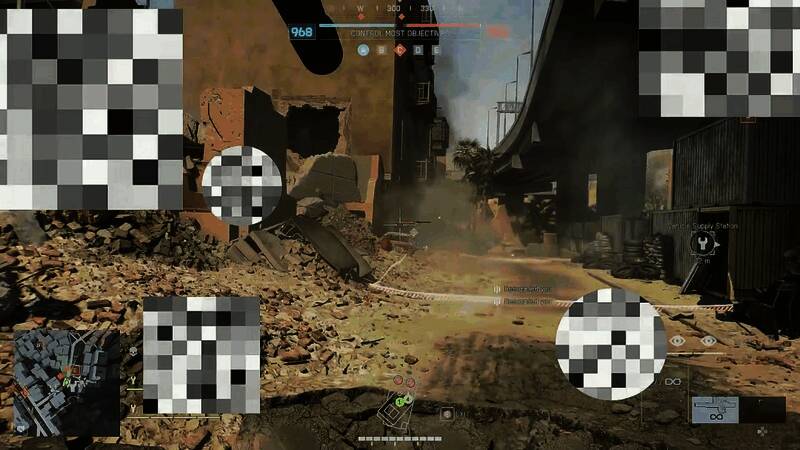Select objective A capture point icon

click(363, 49)
